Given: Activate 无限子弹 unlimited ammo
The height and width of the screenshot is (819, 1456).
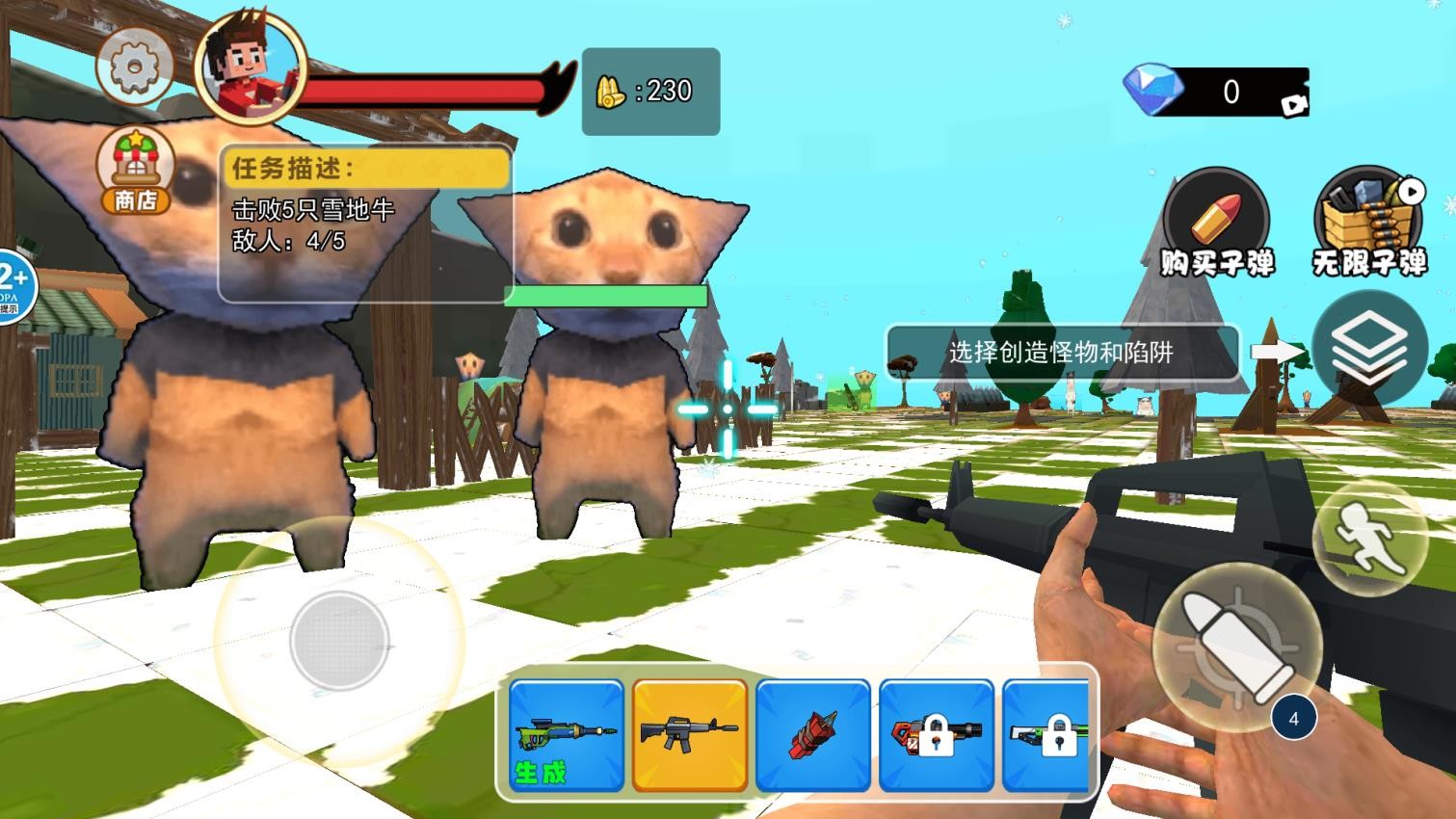Looking at the screenshot, I should click(1368, 223).
